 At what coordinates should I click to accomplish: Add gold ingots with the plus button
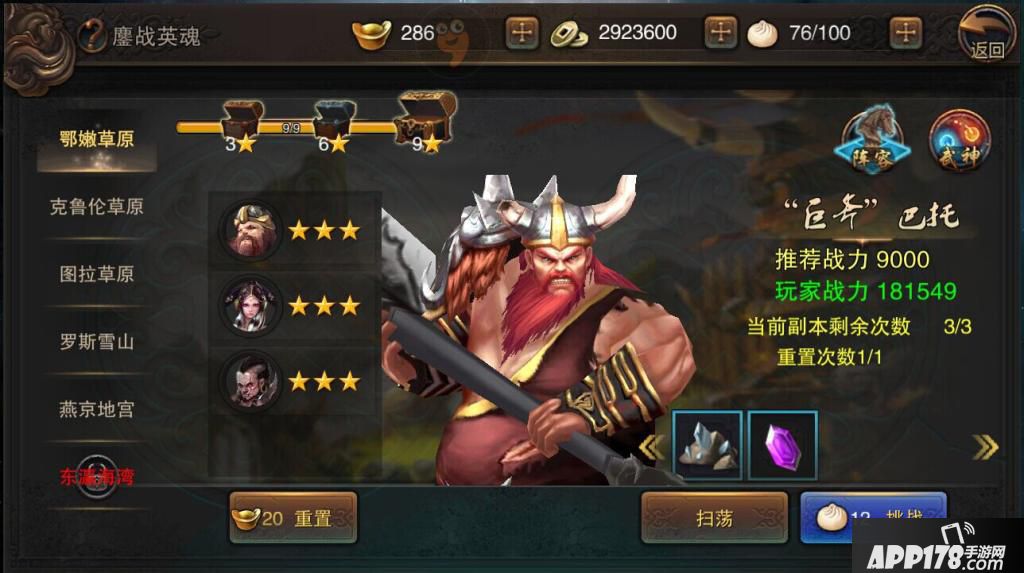pos(520,33)
